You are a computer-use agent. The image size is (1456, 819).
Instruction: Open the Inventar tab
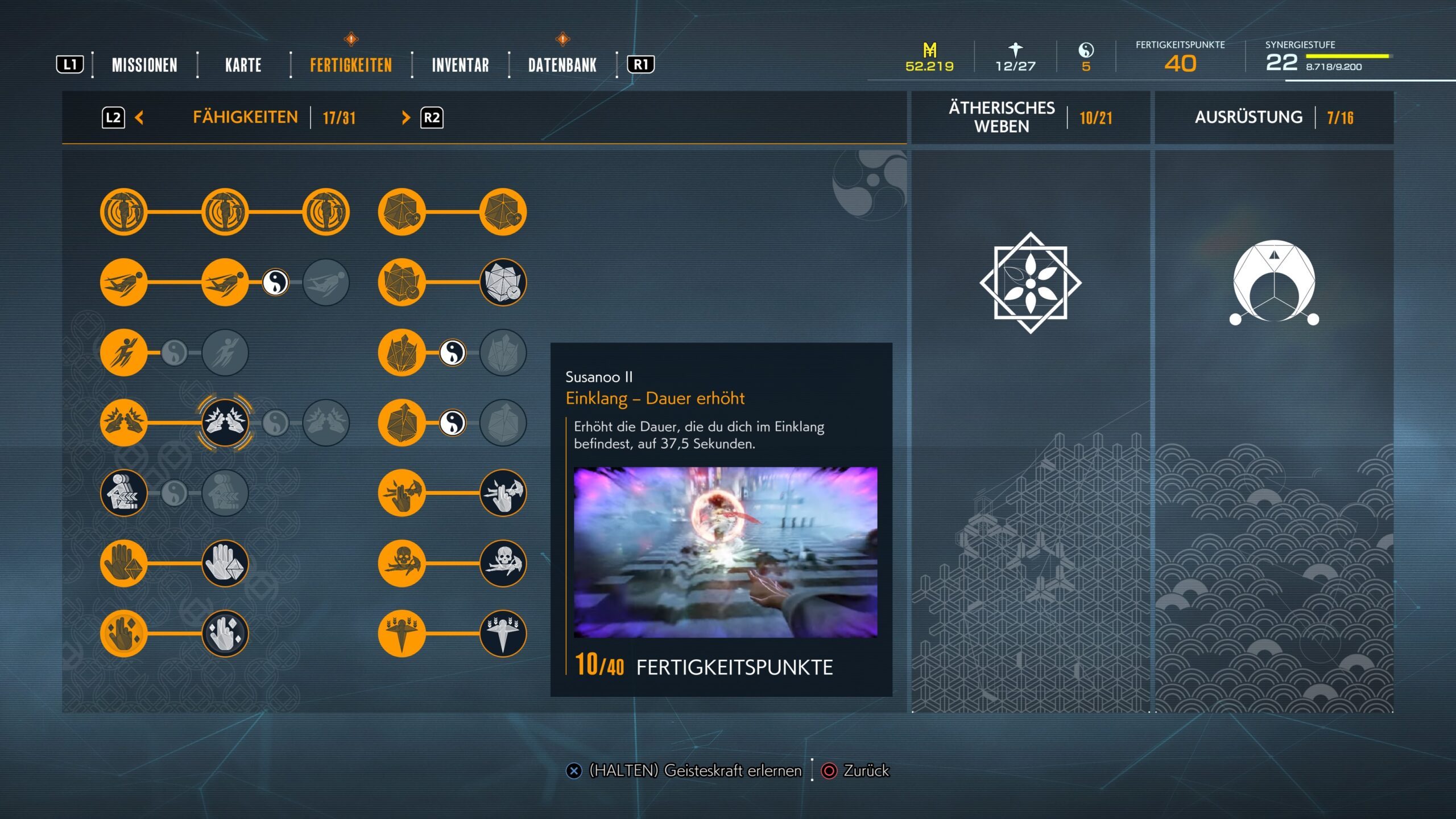pyautogui.click(x=460, y=65)
